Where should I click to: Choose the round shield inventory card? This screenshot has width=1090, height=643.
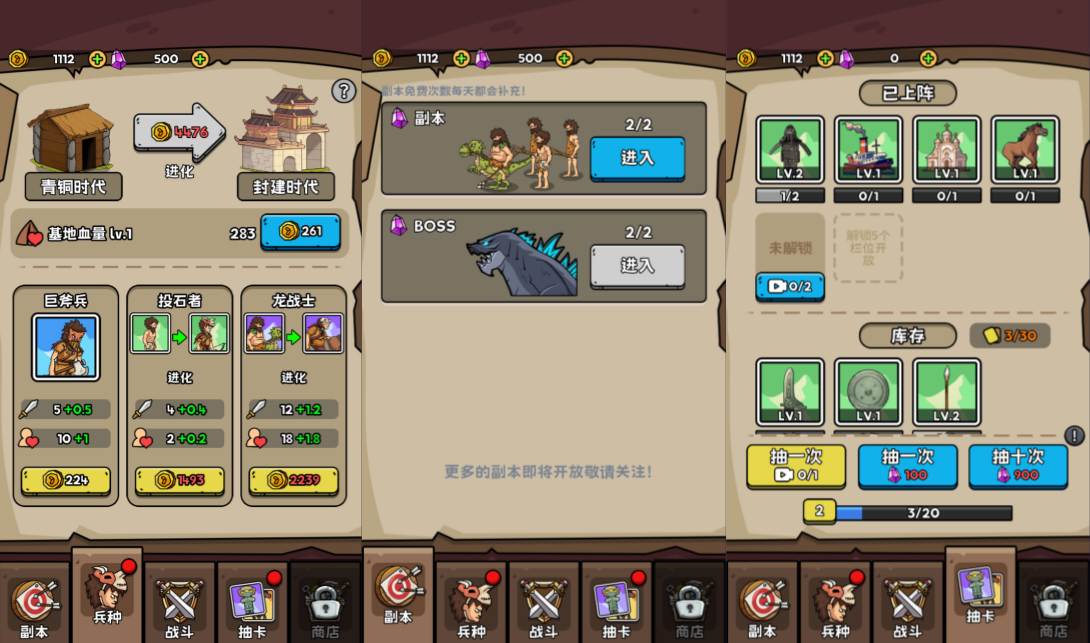click(x=868, y=392)
